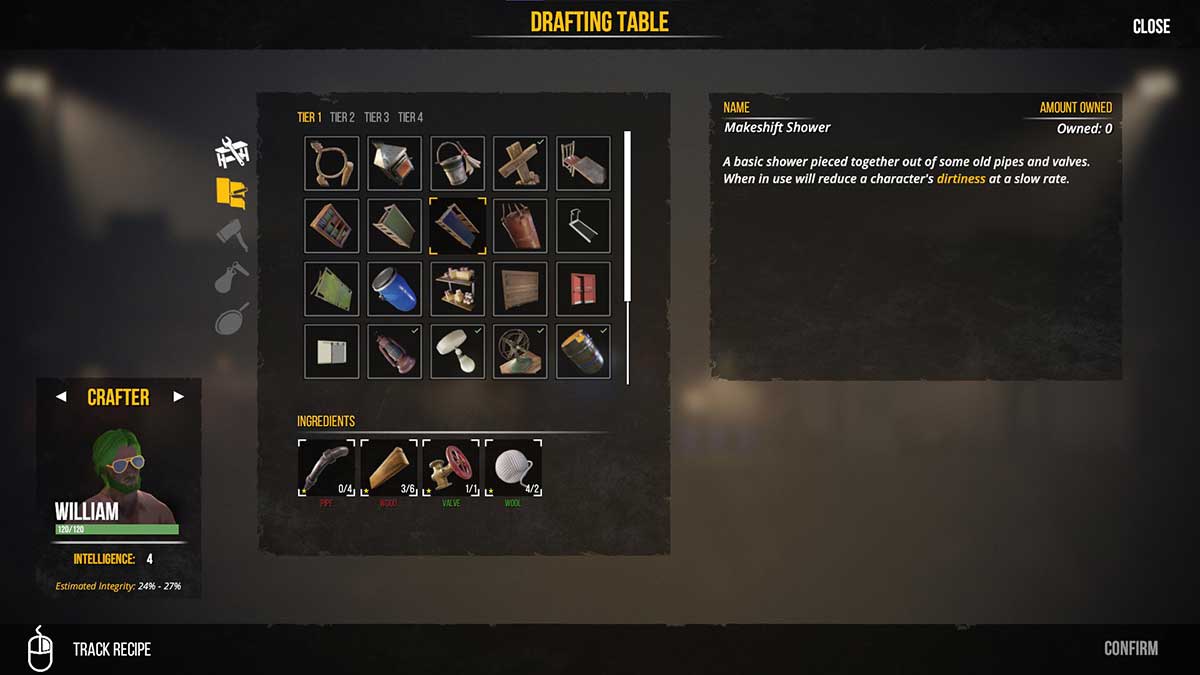The height and width of the screenshot is (675, 1200).
Task: Select the oil lantern recipe
Action: point(394,351)
